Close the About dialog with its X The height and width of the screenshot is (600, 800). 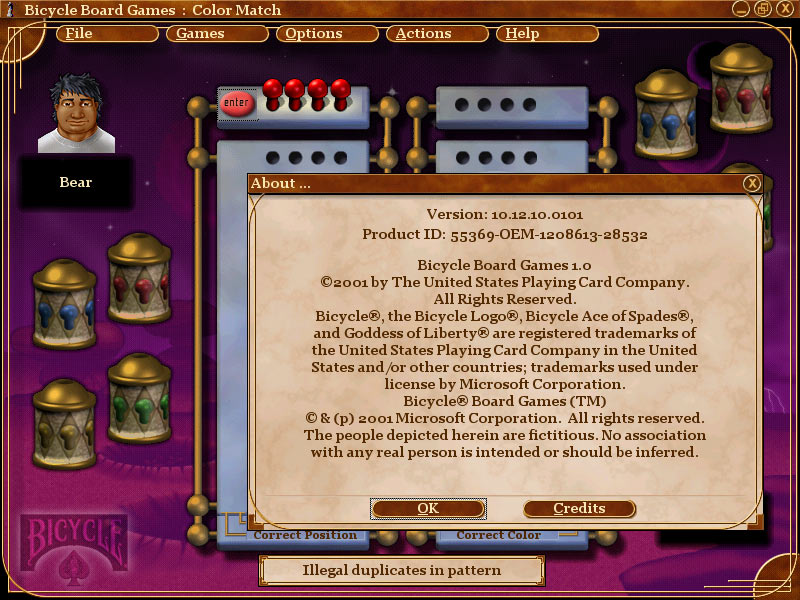(x=752, y=183)
